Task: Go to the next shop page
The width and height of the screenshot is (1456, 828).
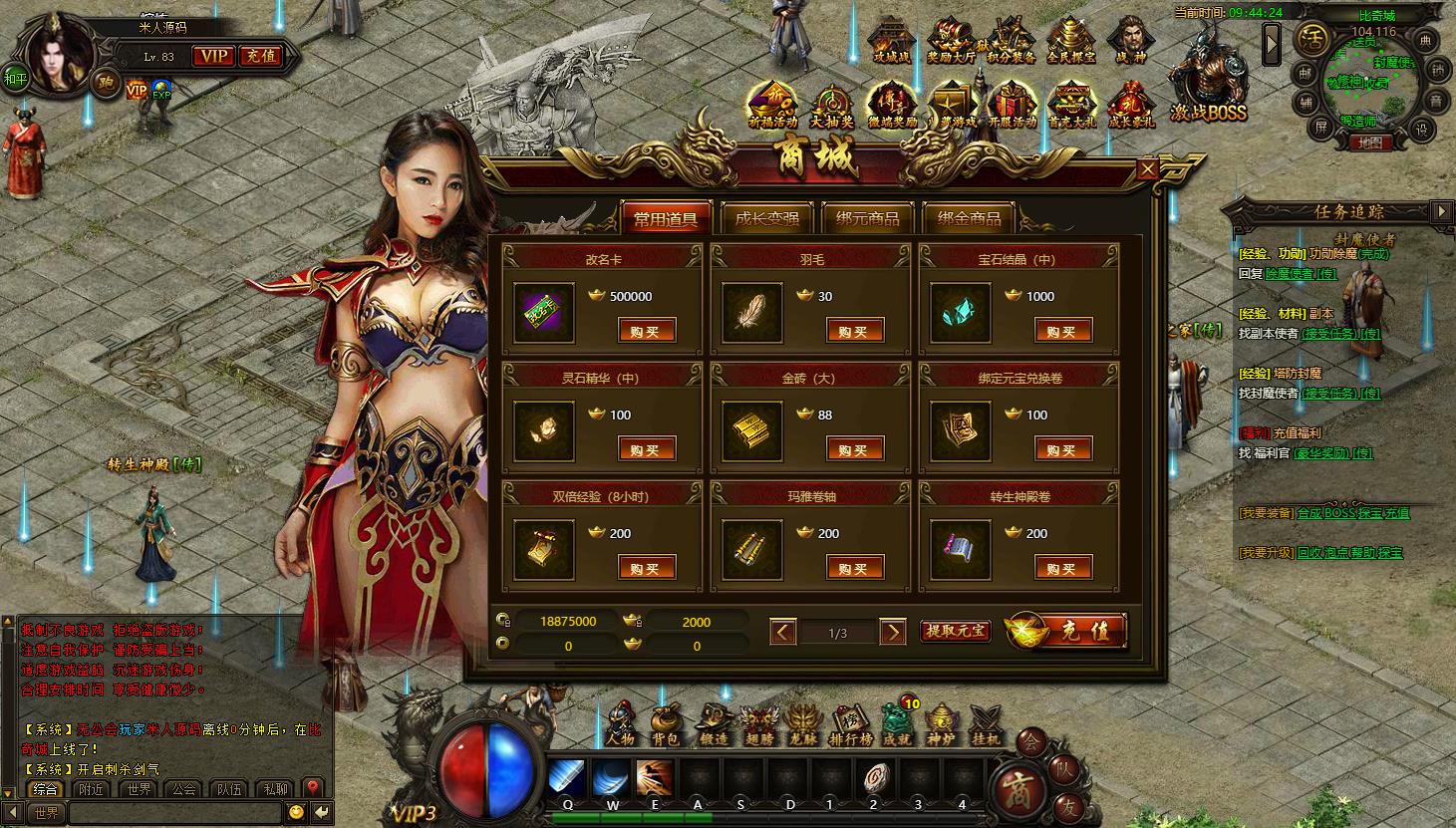Action: point(892,632)
